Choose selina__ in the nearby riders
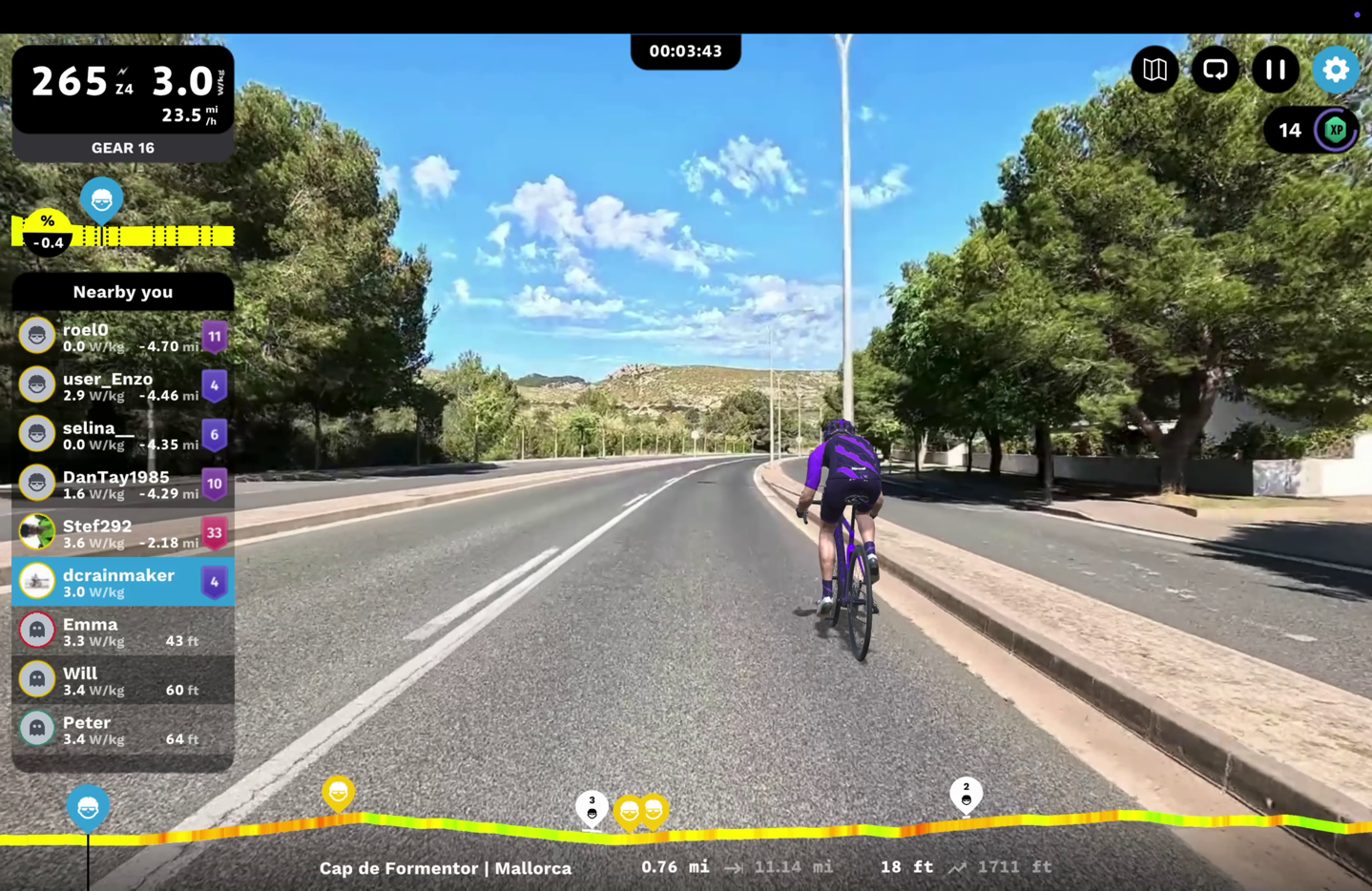Image resolution: width=1372 pixels, height=891 pixels. click(x=122, y=435)
